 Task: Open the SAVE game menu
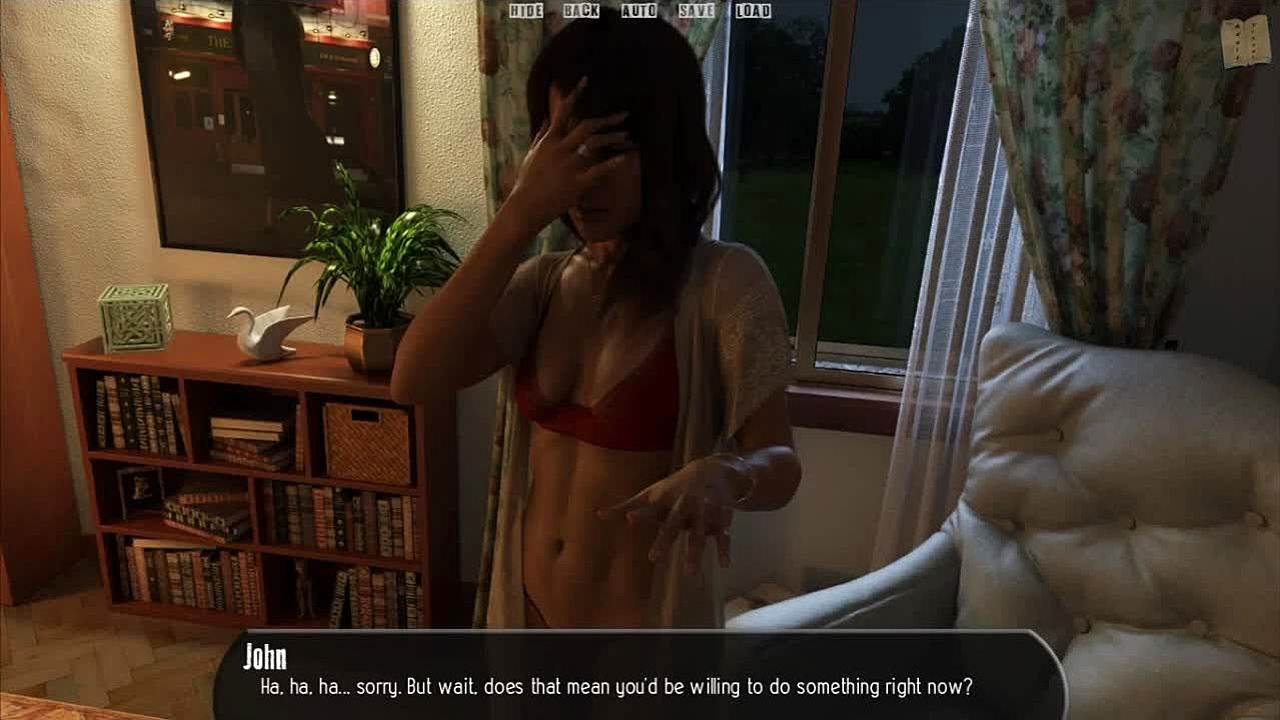point(696,11)
